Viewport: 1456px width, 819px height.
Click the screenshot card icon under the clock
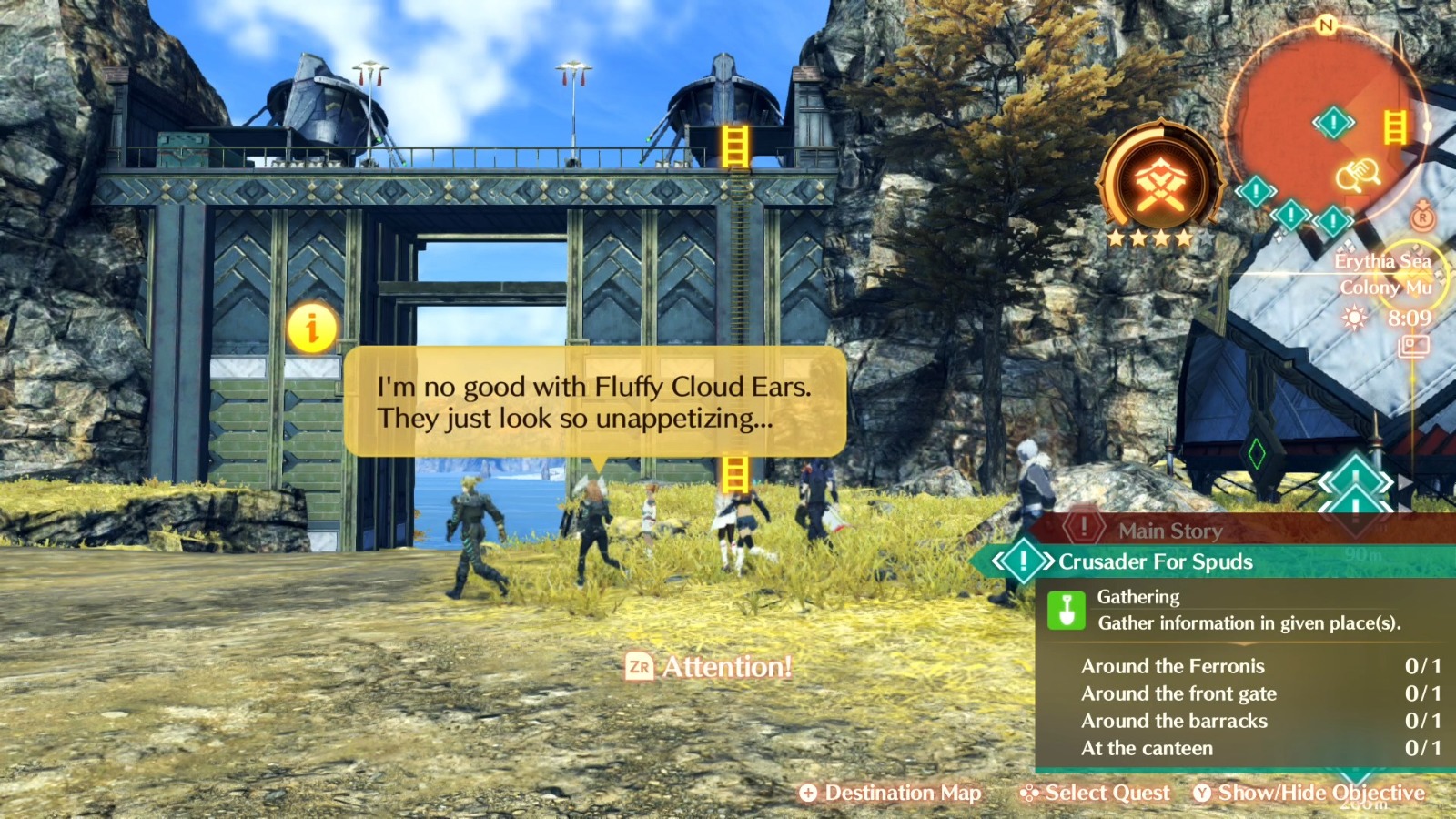tap(1412, 347)
